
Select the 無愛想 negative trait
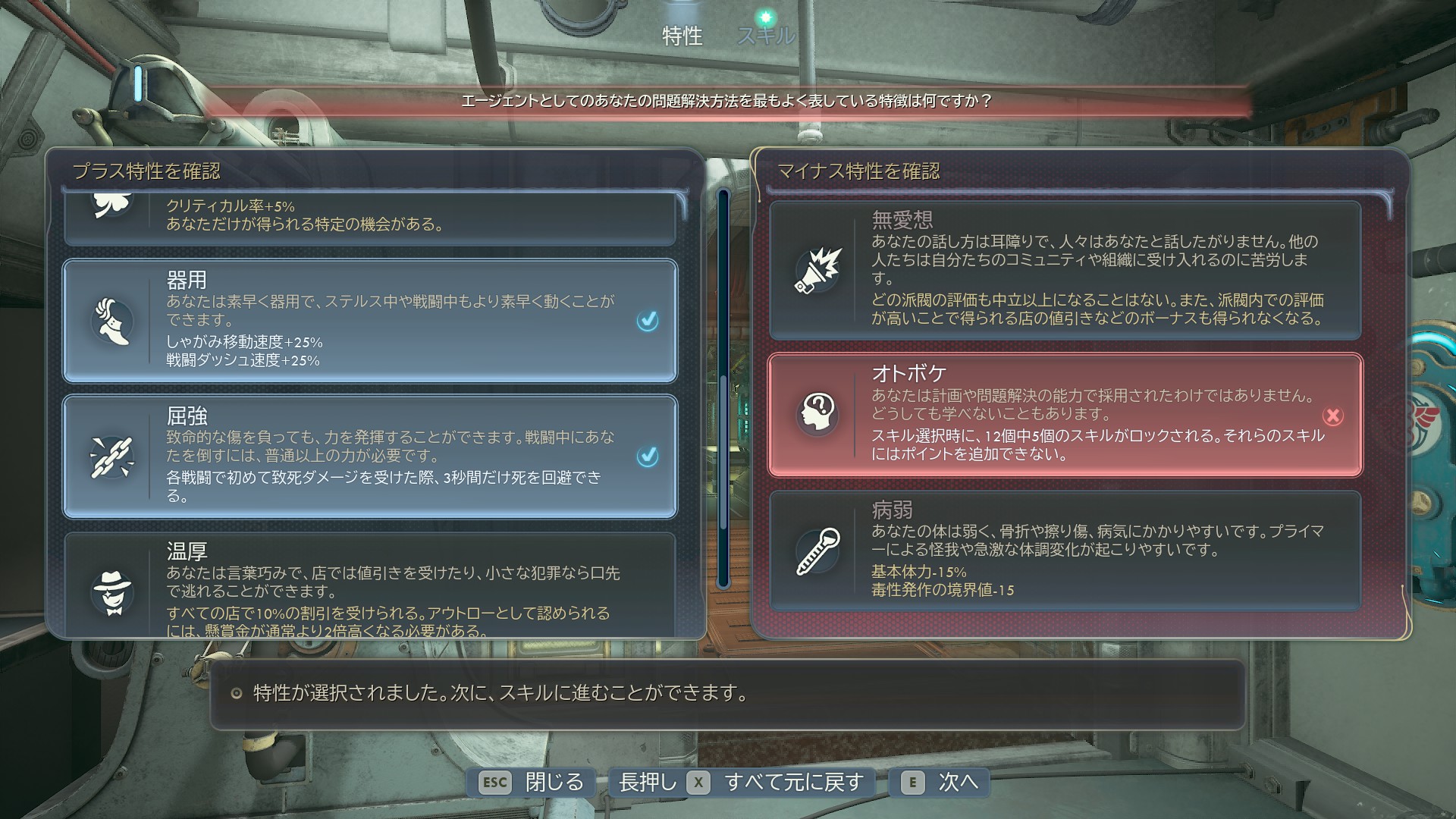1065,270
